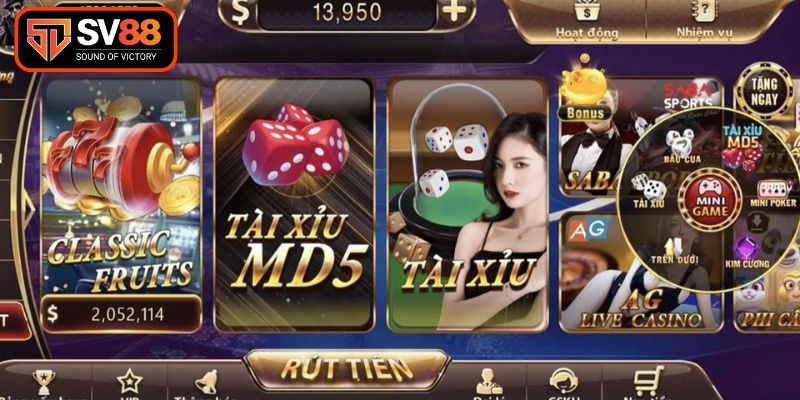
Task: Contact support via the headset icon
Action: [x=564, y=383]
